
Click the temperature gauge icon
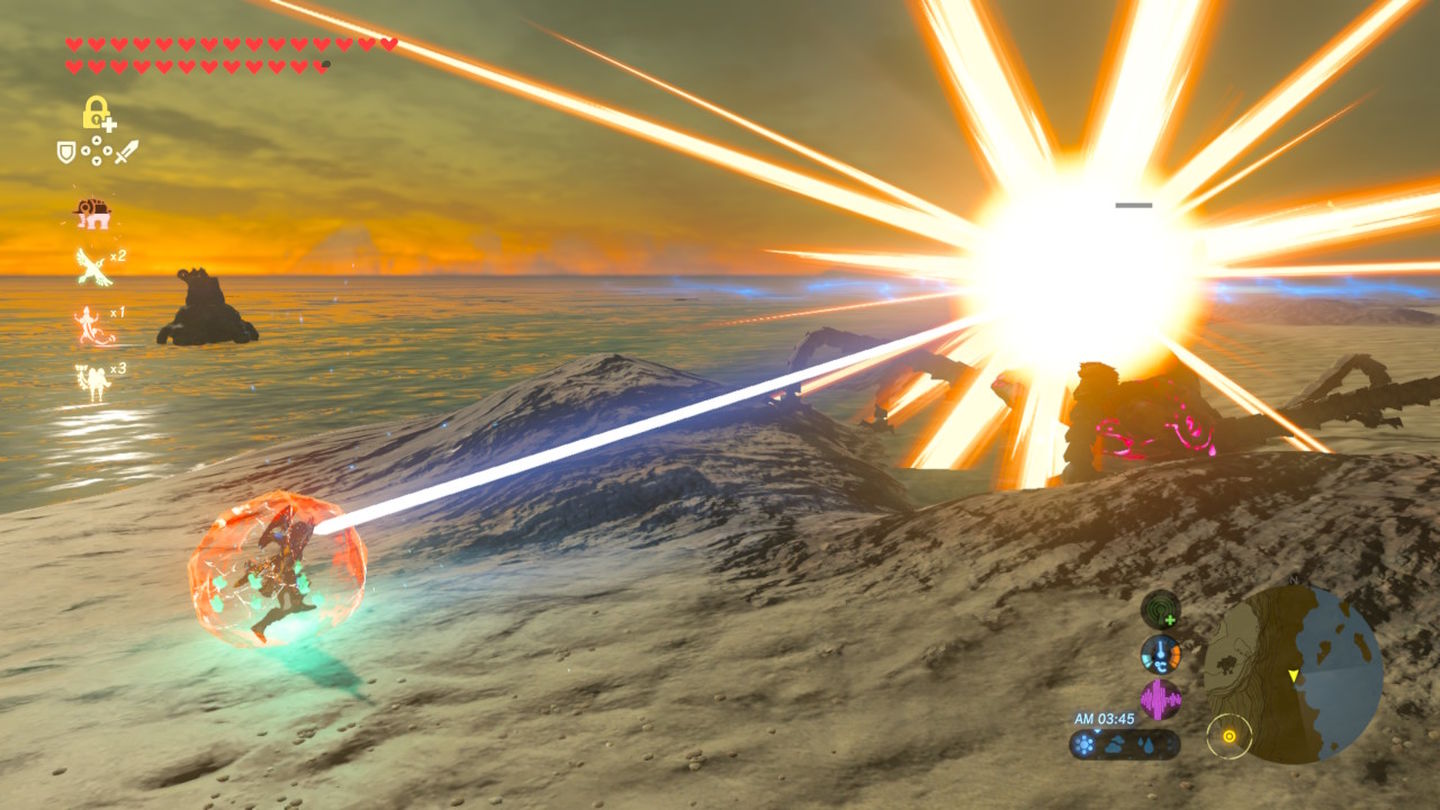[1160, 654]
